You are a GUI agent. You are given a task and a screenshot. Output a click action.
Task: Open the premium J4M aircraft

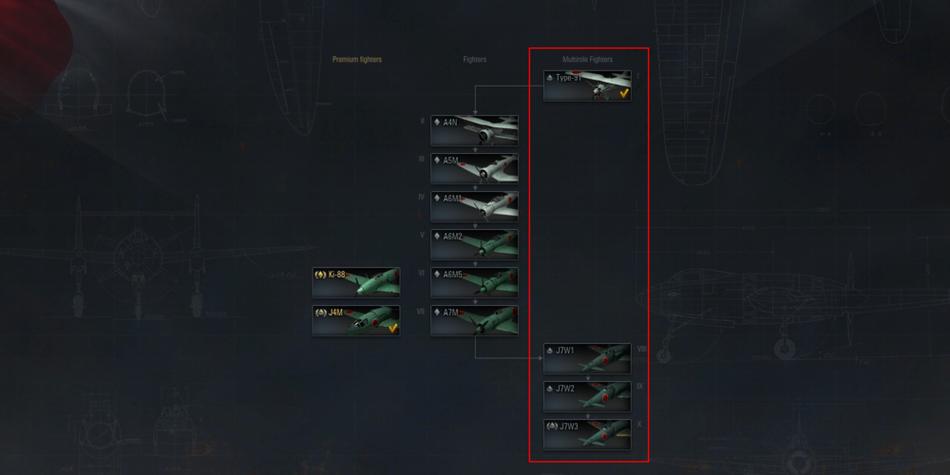point(356,320)
